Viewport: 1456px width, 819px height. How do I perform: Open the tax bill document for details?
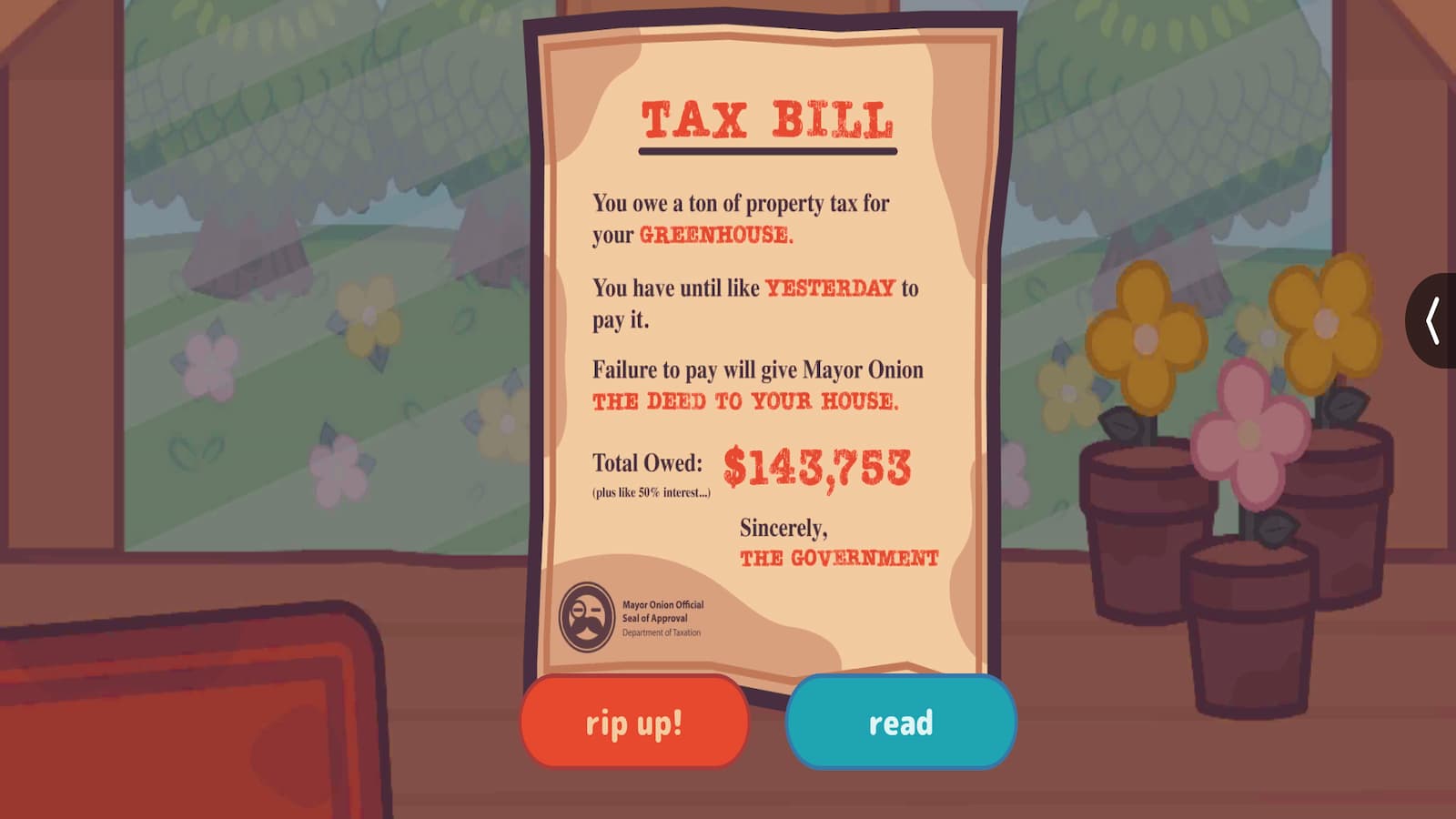tap(899, 723)
